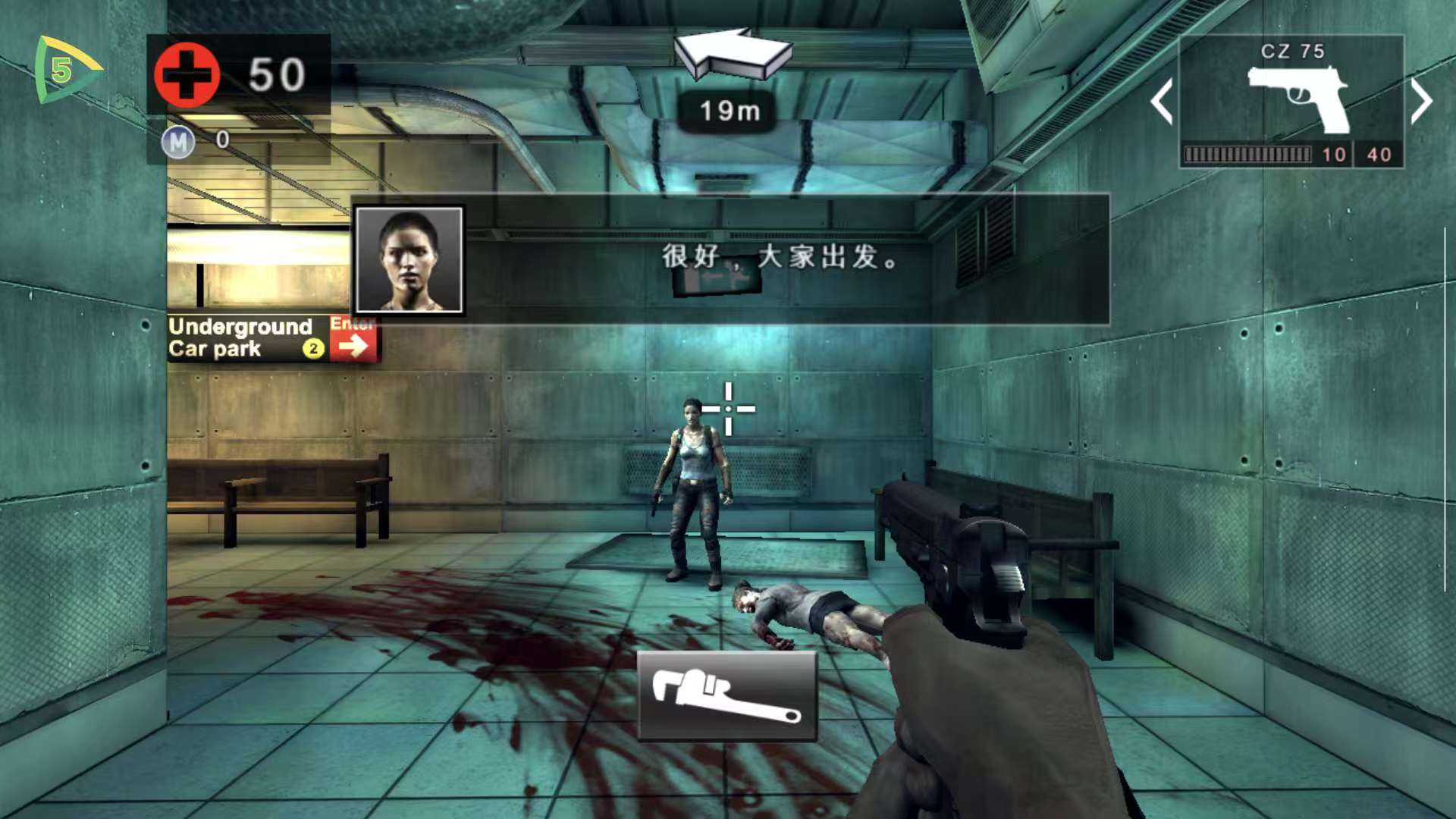
Task: Aim at the crosshair in screen center
Action: [730, 408]
